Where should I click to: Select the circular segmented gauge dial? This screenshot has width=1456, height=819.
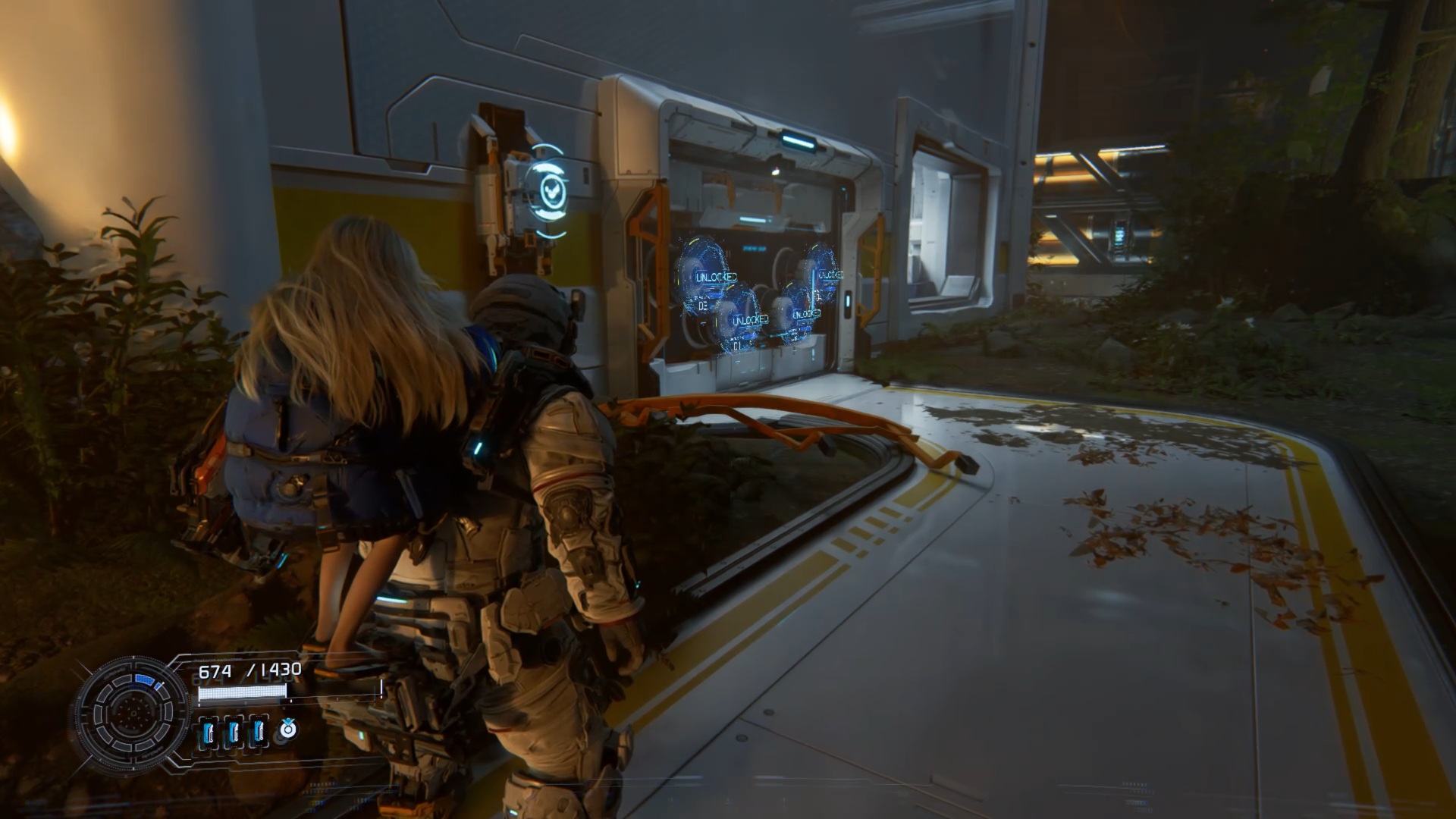click(x=133, y=712)
